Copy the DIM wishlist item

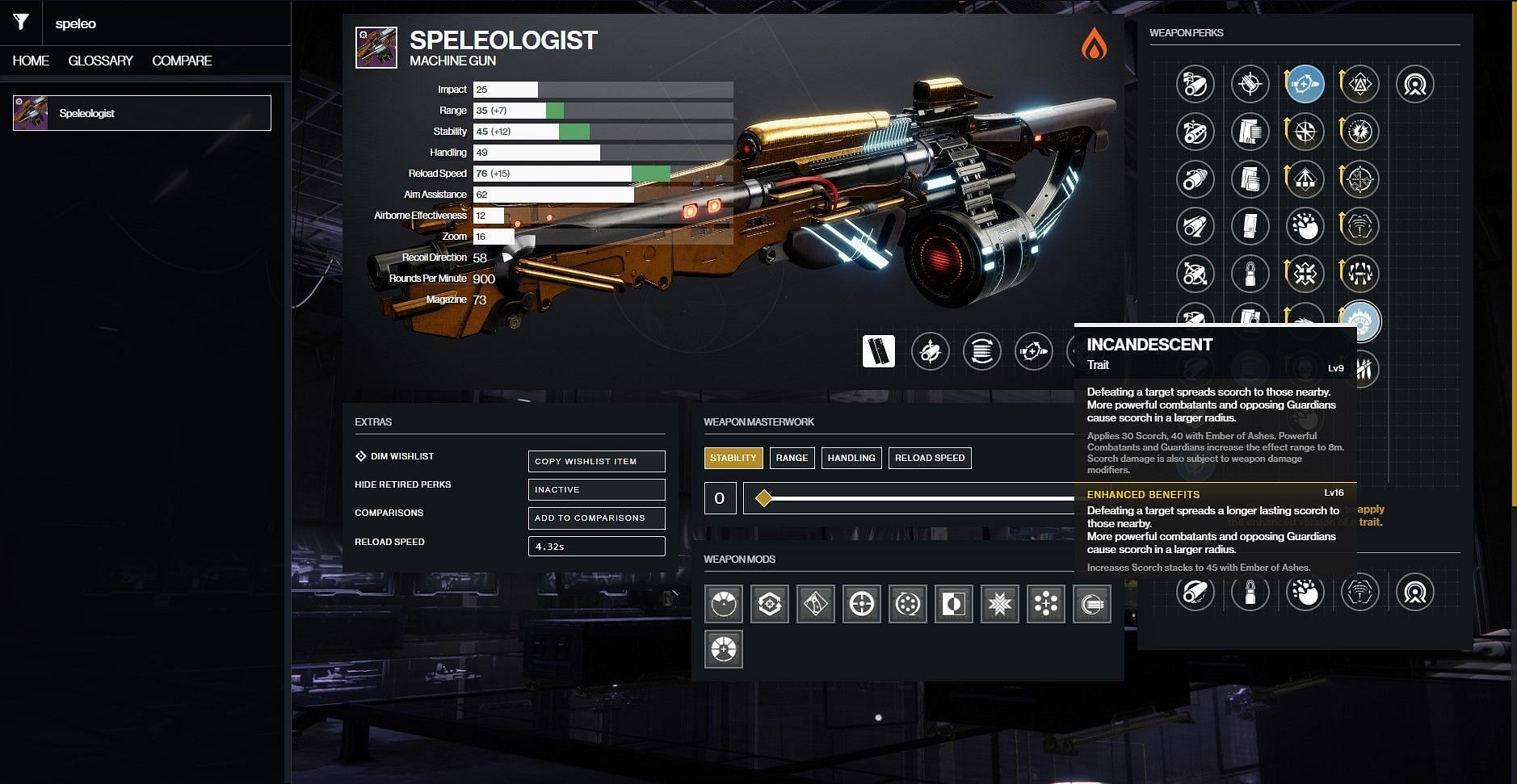click(x=596, y=461)
